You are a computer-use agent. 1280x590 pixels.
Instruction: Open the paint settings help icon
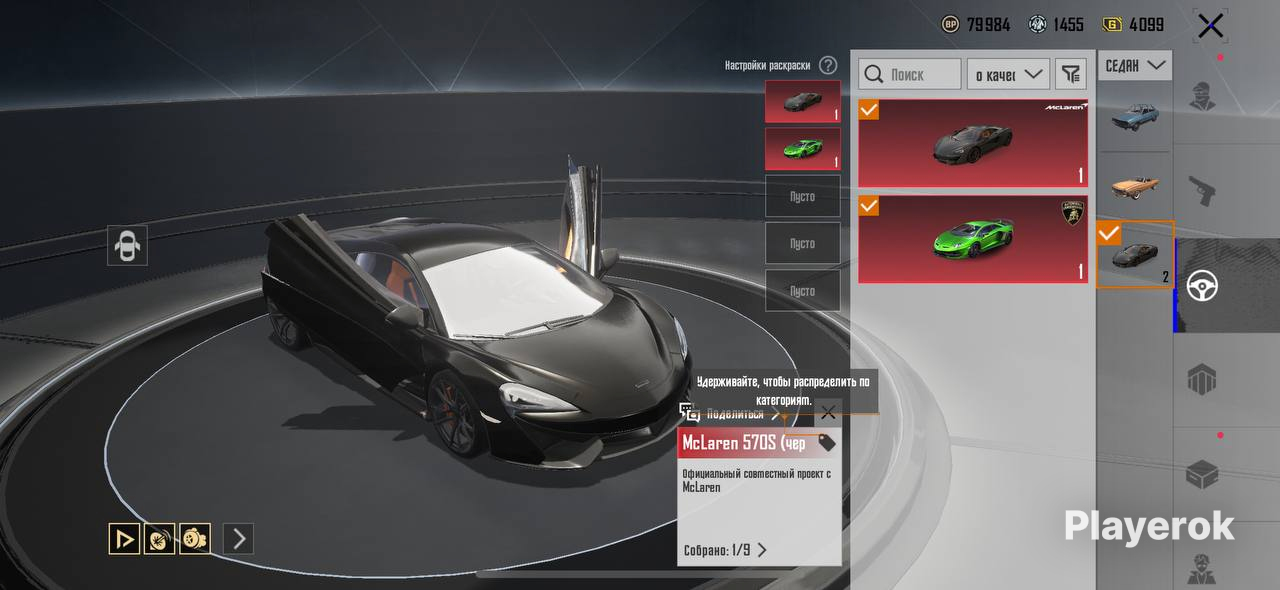point(828,65)
